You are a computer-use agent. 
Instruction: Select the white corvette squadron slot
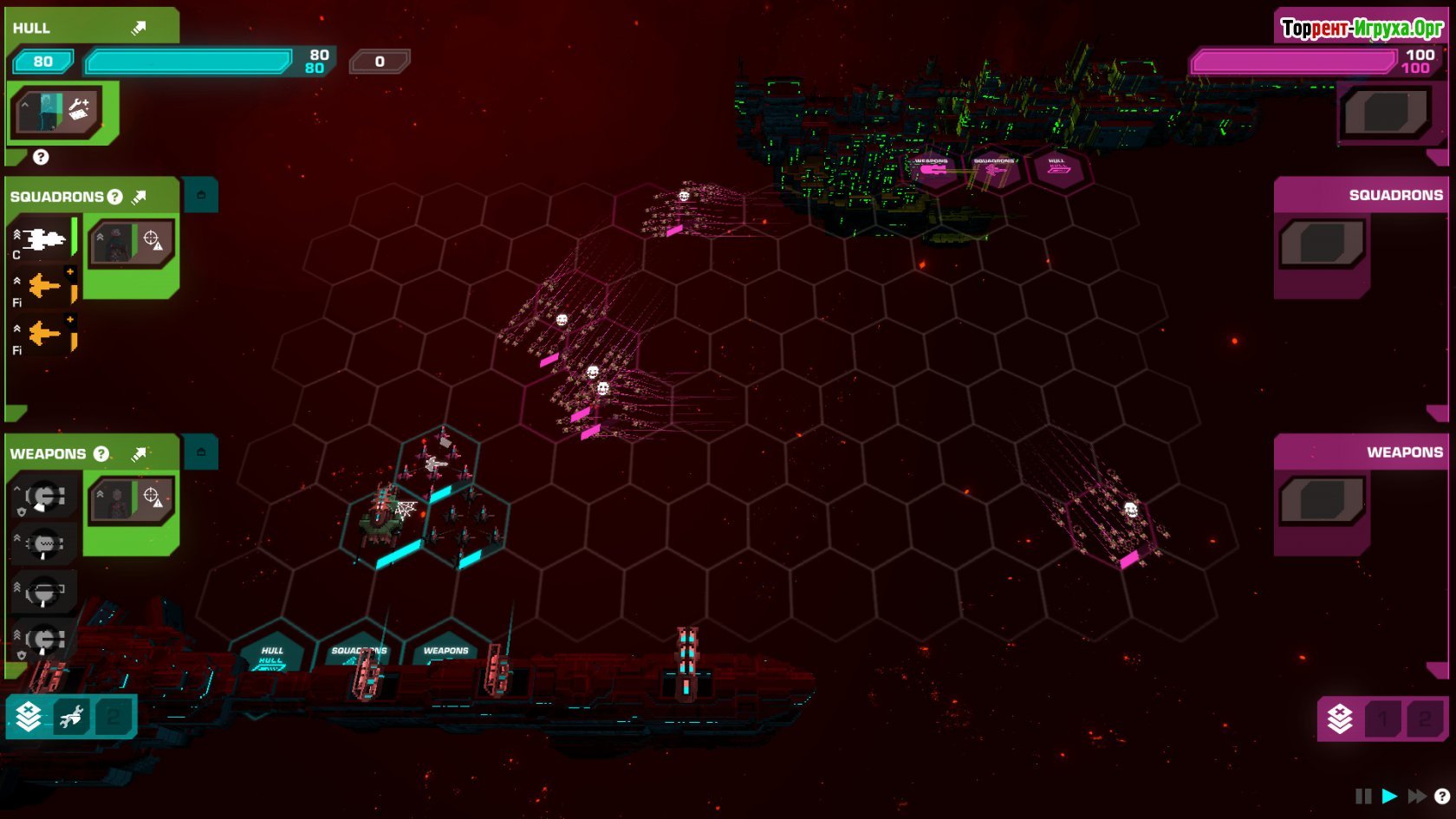tap(42, 239)
